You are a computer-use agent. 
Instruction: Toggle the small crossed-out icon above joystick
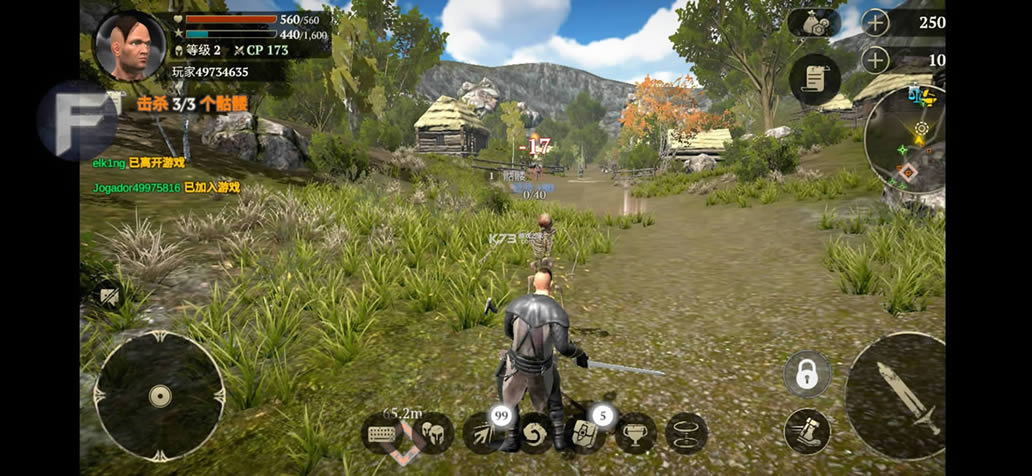click(x=108, y=296)
